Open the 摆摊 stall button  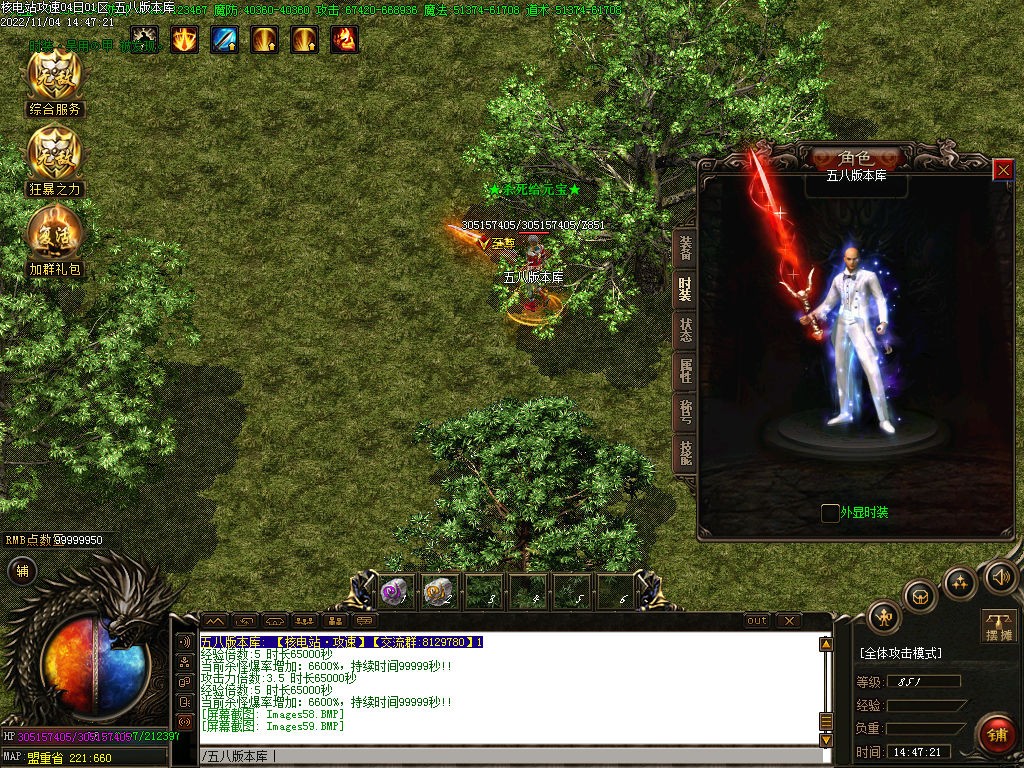coord(999,627)
